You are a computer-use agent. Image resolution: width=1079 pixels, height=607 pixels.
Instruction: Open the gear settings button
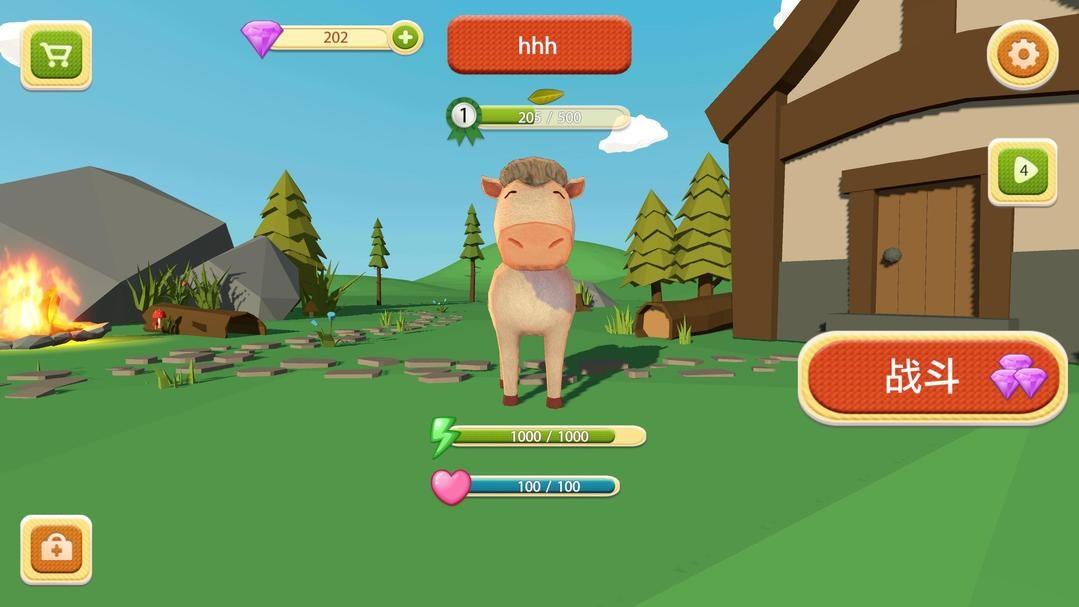[x=1022, y=55]
